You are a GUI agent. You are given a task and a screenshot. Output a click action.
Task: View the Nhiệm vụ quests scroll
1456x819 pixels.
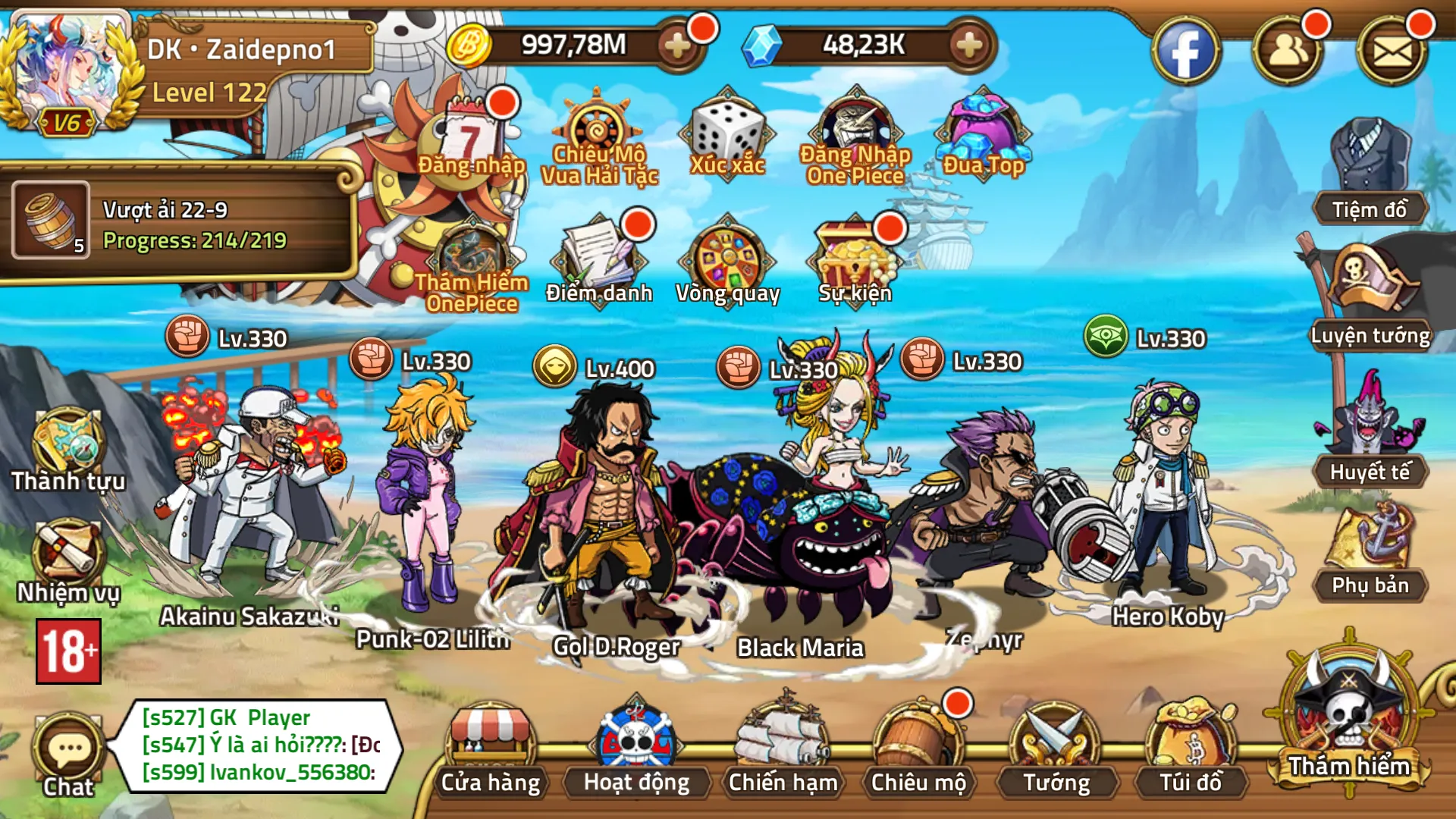point(68,561)
